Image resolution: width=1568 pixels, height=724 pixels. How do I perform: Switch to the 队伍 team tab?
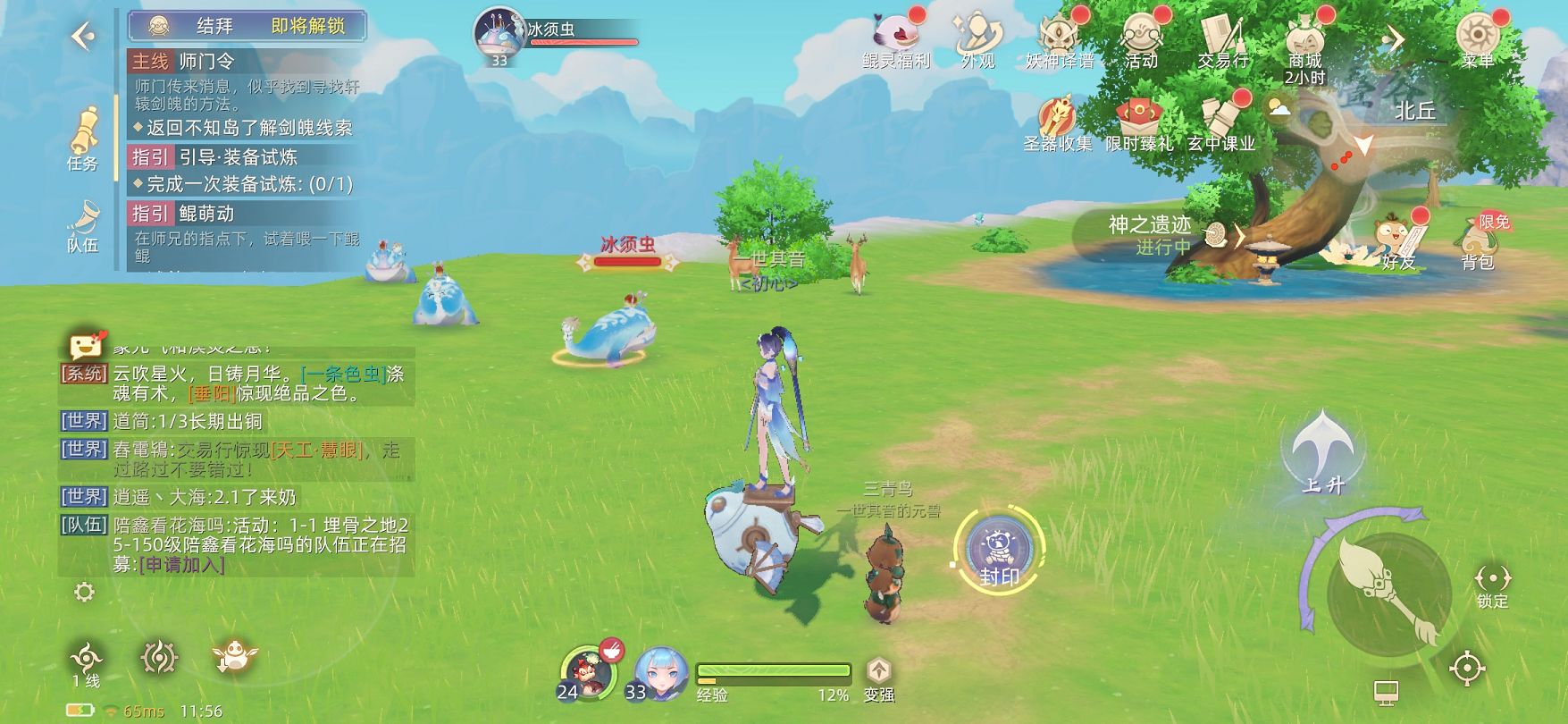click(x=83, y=226)
